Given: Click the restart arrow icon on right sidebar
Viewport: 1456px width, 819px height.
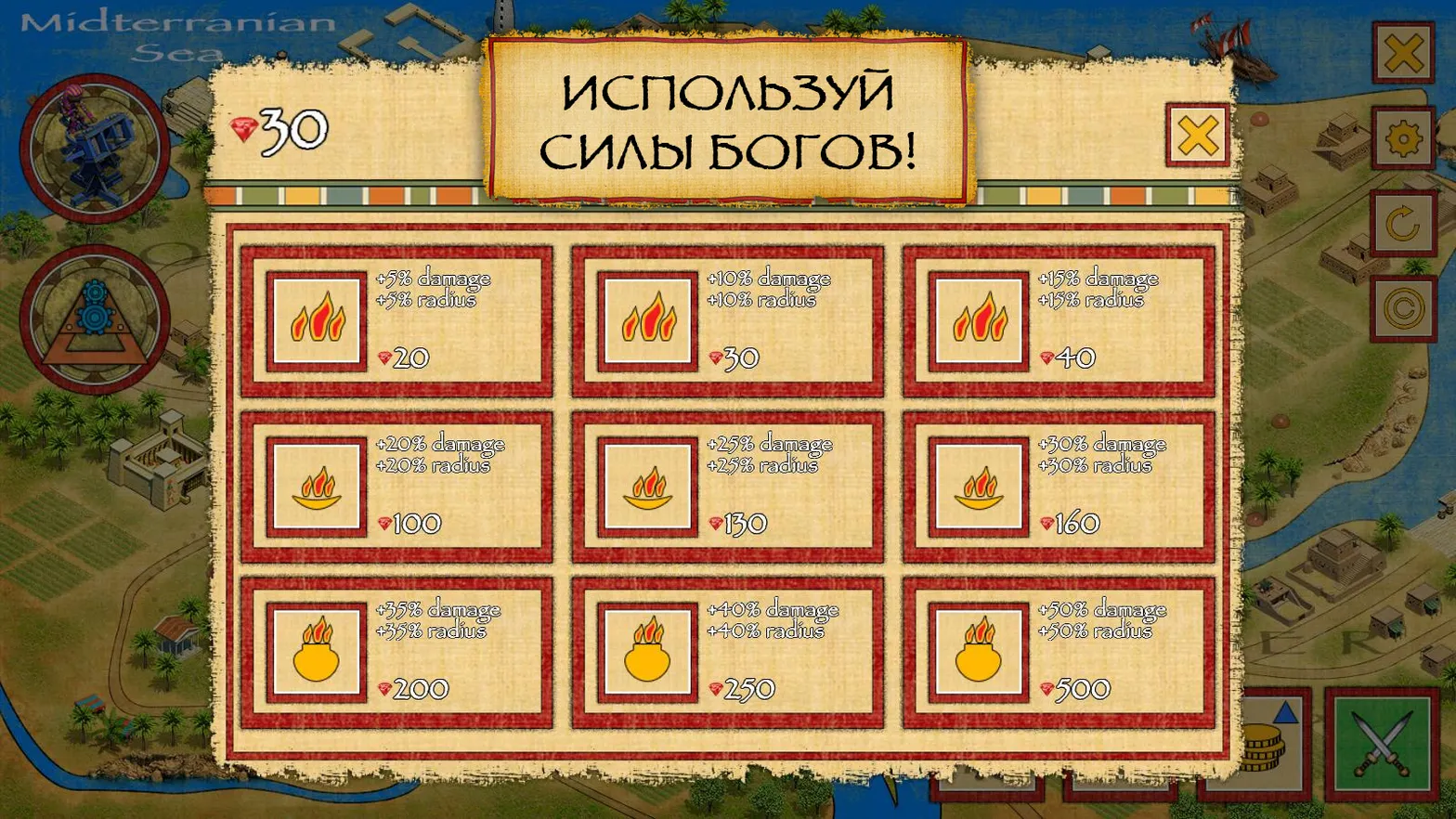Looking at the screenshot, I should pos(1404,223).
